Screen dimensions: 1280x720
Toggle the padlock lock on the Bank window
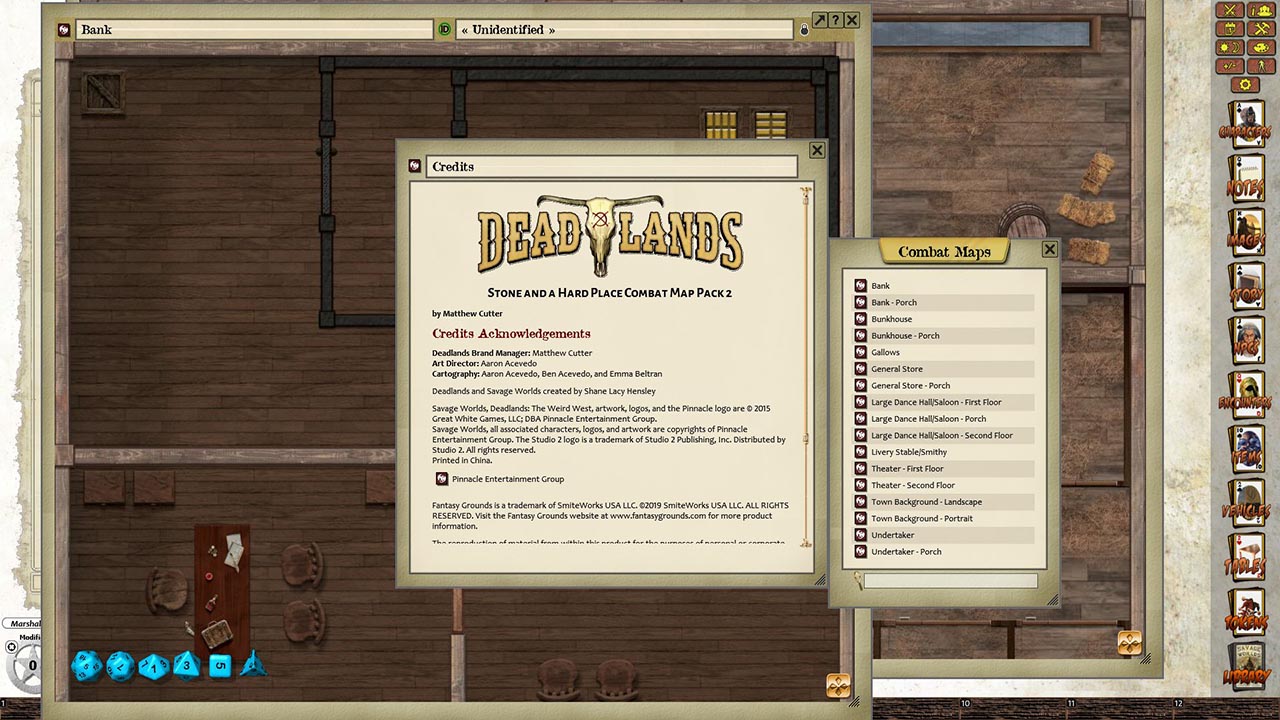click(804, 30)
